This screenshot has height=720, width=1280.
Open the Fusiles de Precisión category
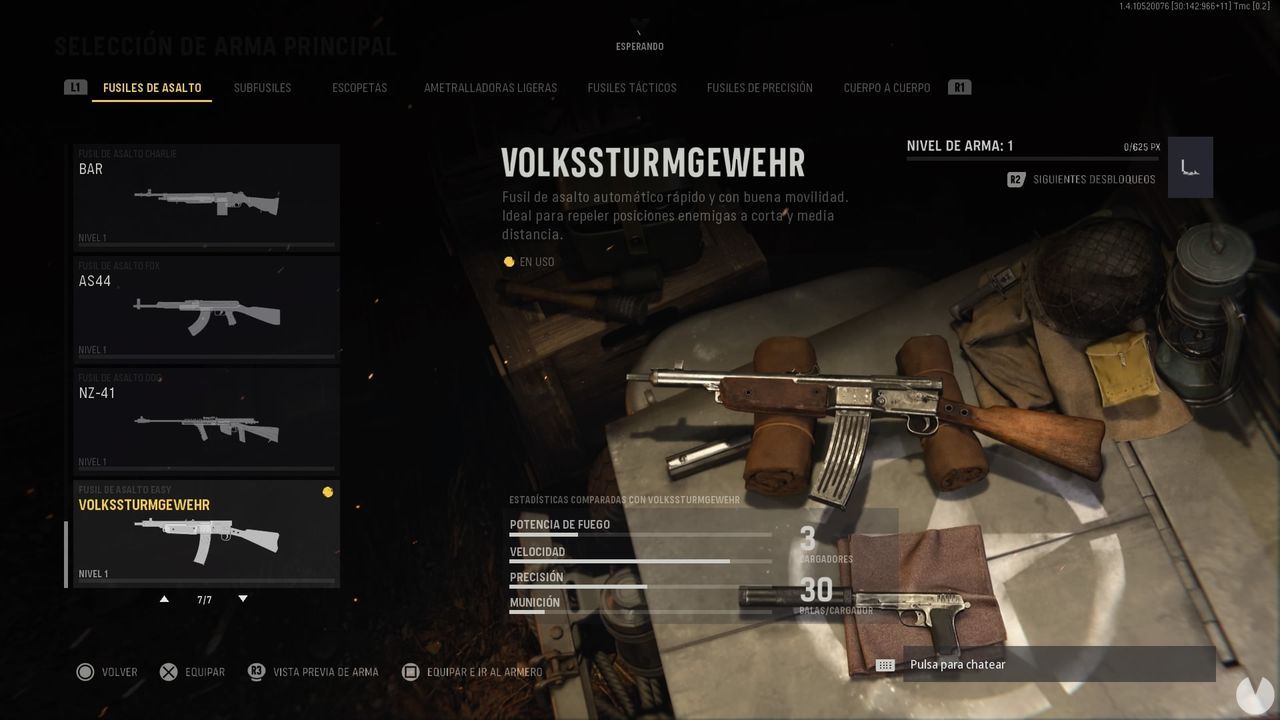click(761, 87)
